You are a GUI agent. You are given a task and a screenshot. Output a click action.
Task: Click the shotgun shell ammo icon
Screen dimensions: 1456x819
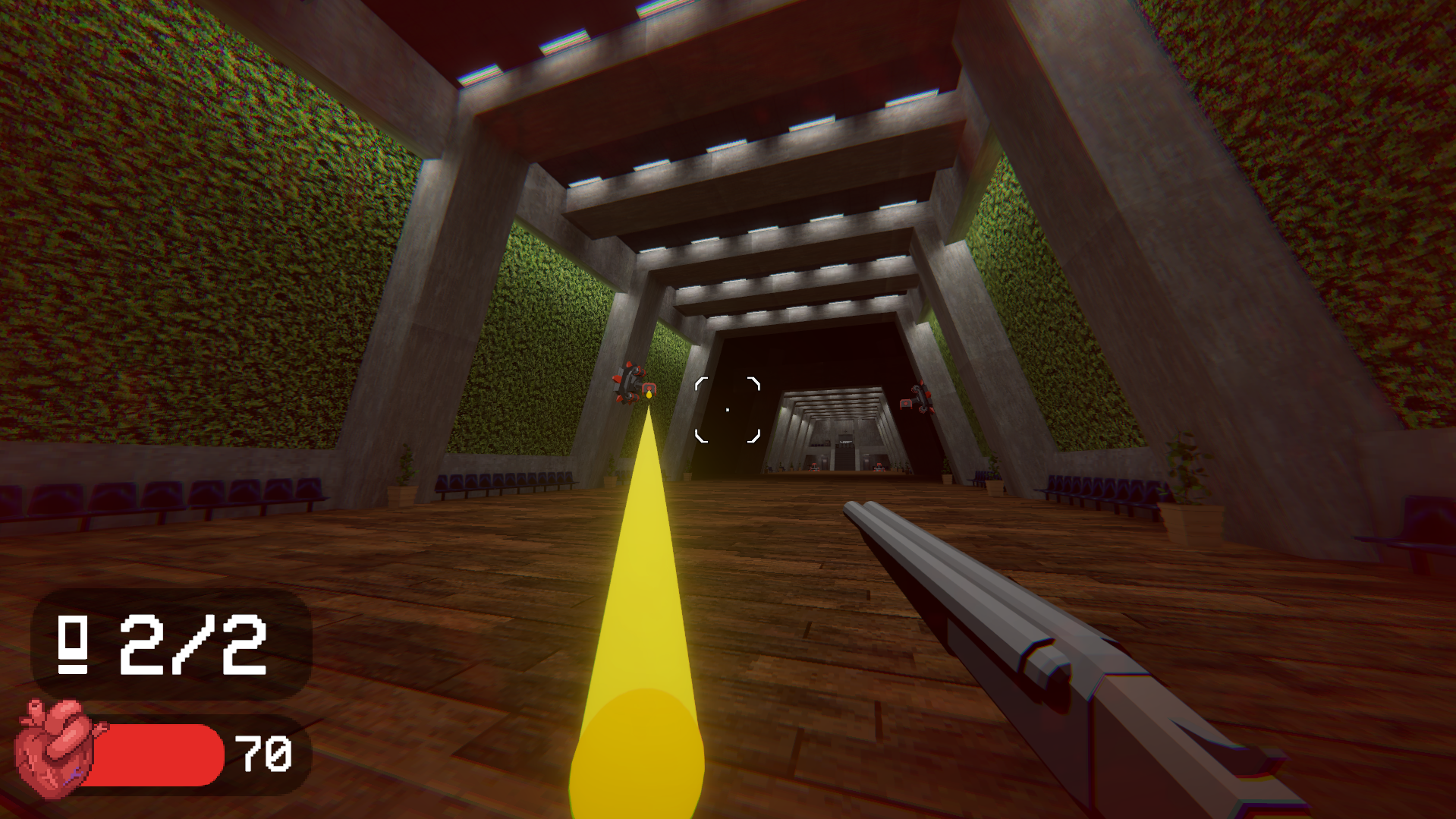coord(71,646)
